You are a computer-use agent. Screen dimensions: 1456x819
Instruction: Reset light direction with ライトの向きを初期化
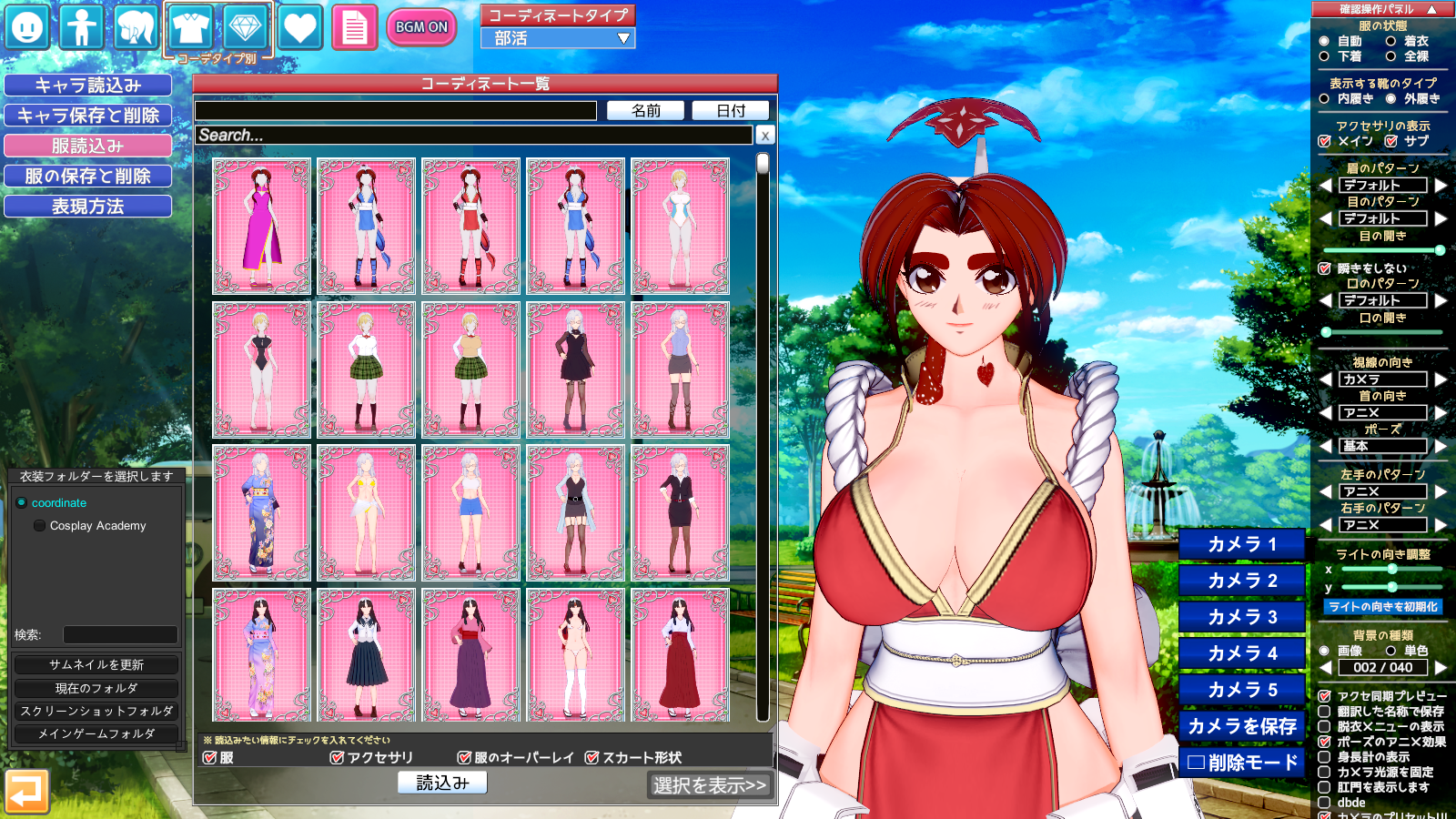click(1383, 607)
